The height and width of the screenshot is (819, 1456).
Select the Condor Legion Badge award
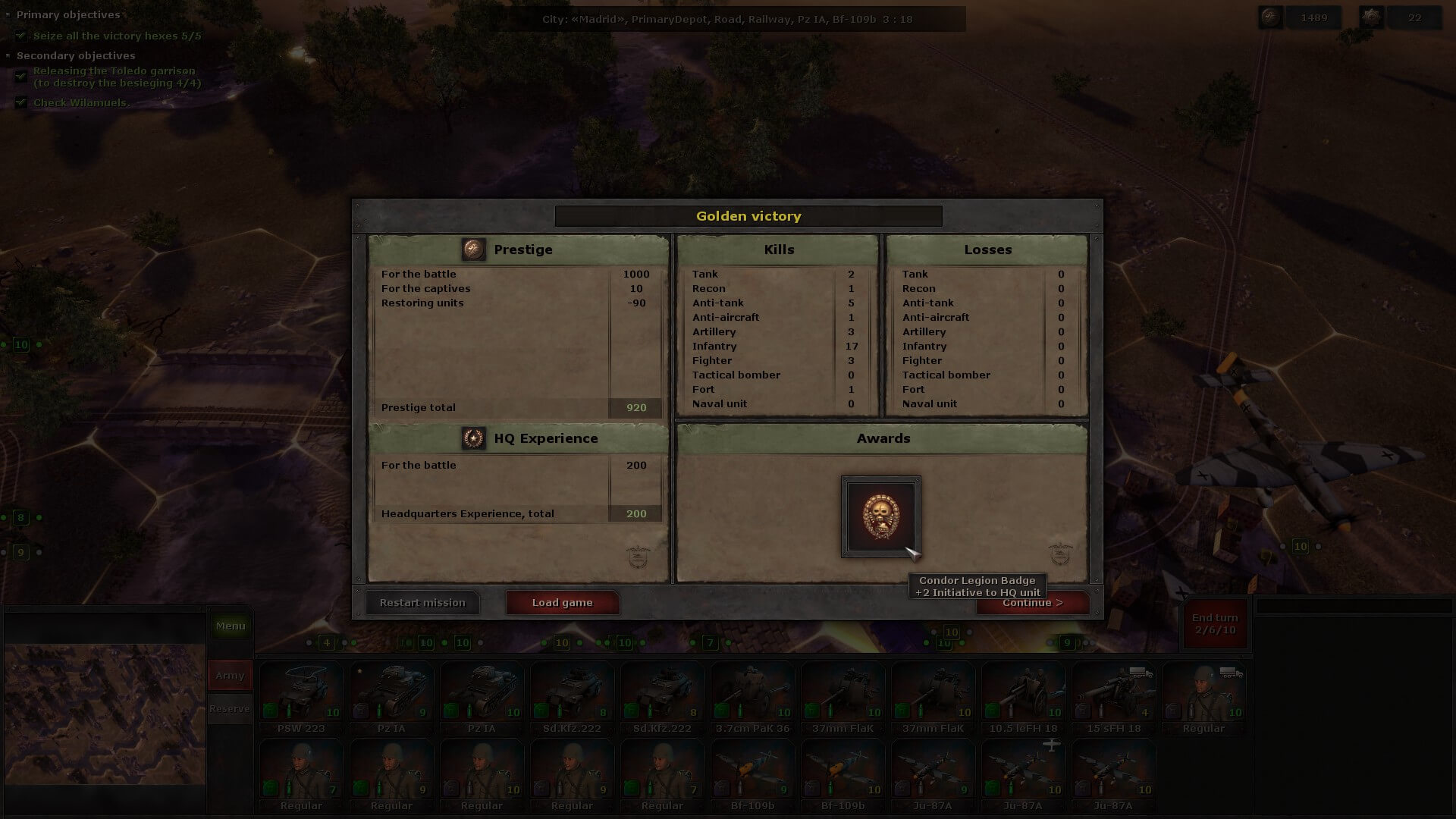pyautogui.click(x=880, y=516)
